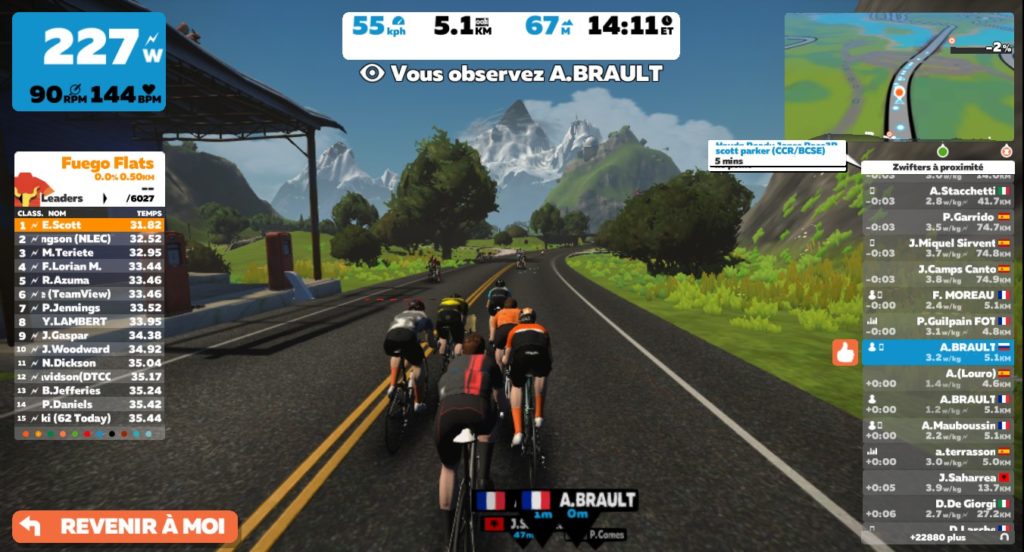Select J.Camps Canto rider row
1024x552 pixels.
click(x=938, y=274)
